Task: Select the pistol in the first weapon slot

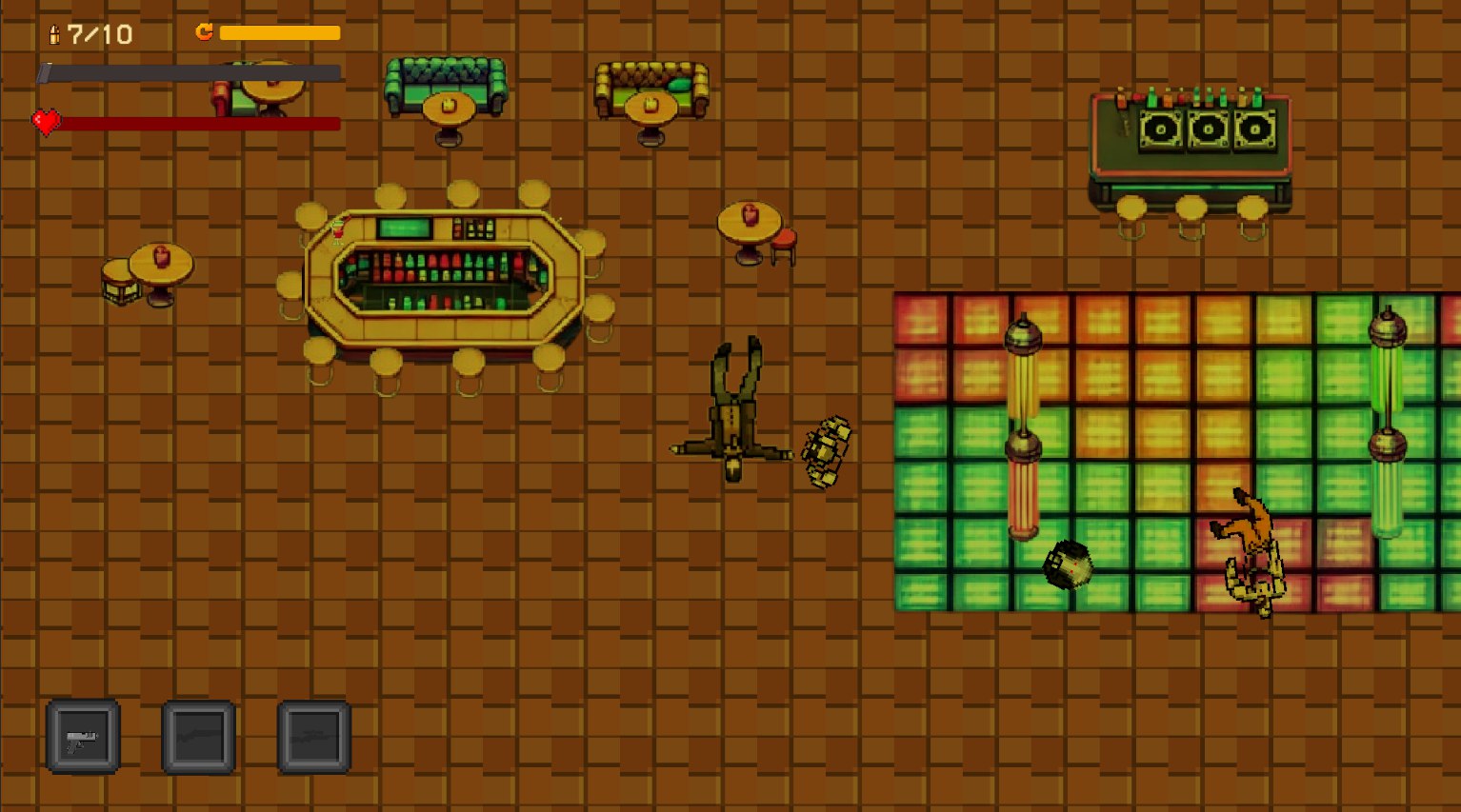Action: point(83,736)
